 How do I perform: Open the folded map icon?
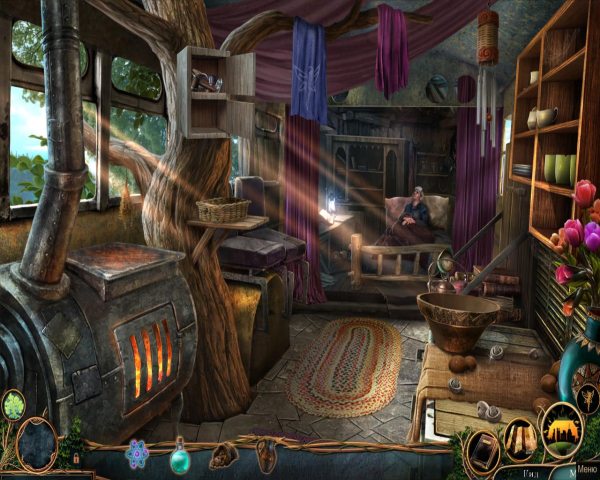pos(521,437)
